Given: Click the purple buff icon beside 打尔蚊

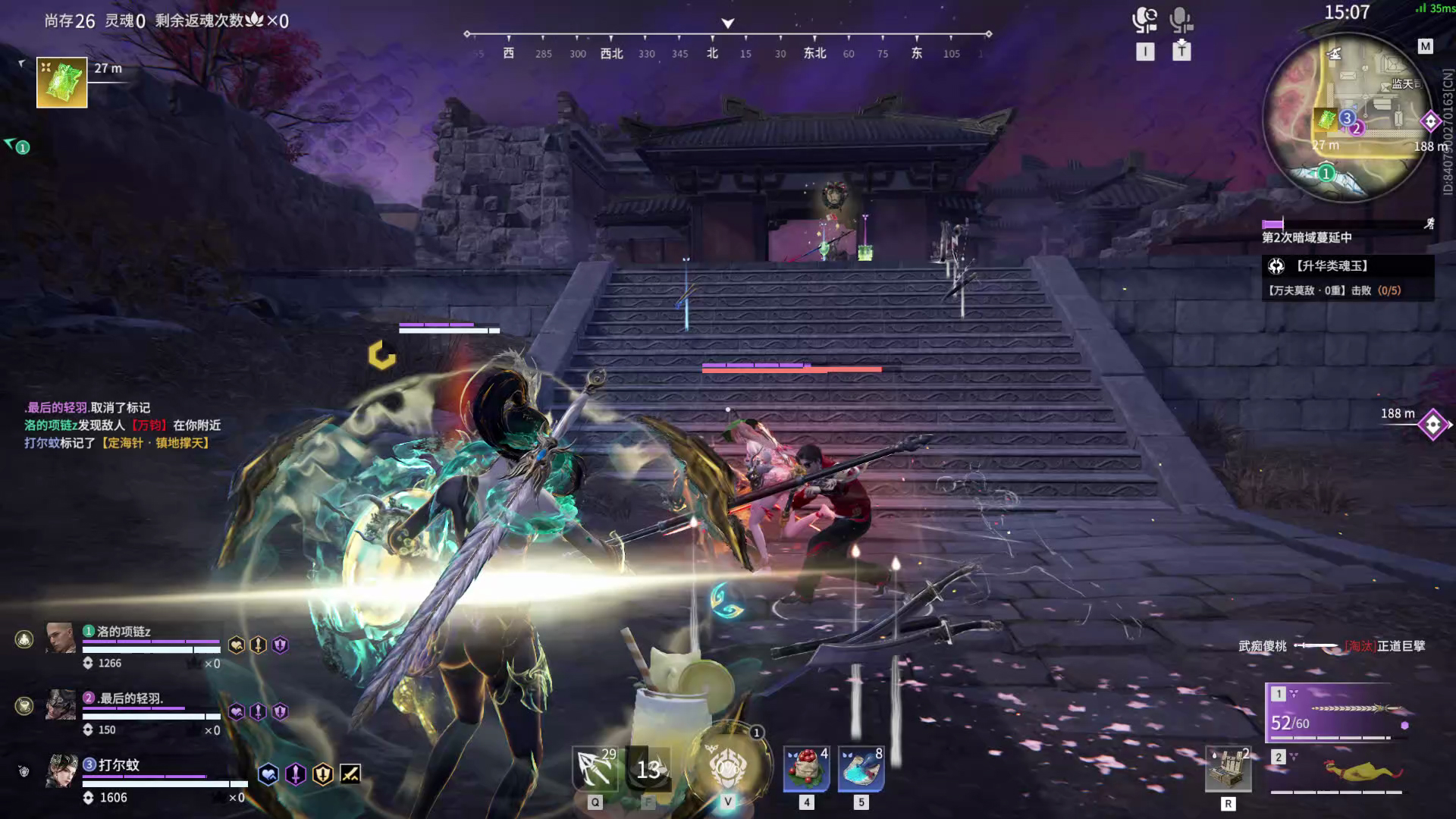Looking at the screenshot, I should (295, 774).
